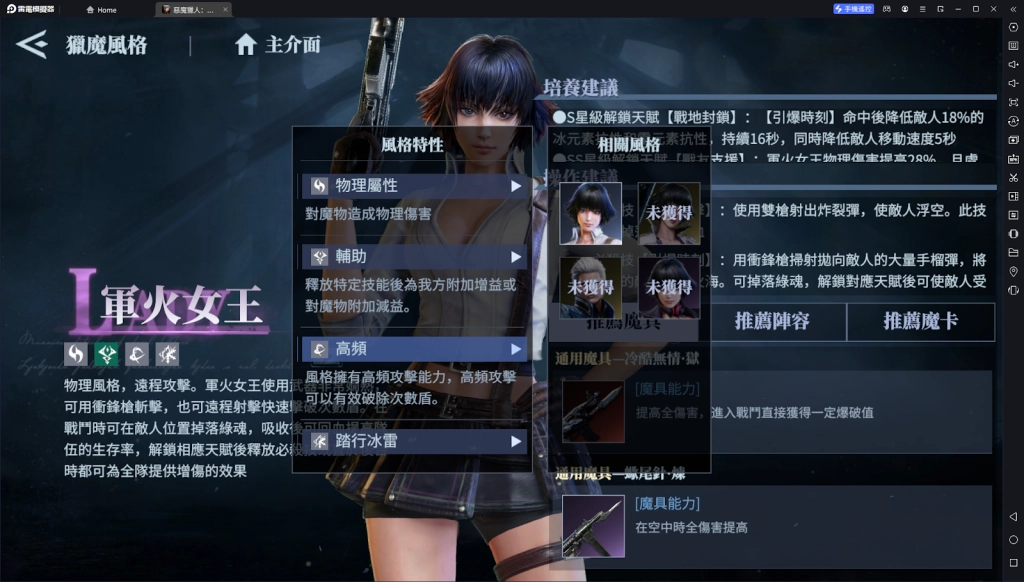Open the emulator Home tab
The height and width of the screenshot is (582, 1024).
pos(102,9)
